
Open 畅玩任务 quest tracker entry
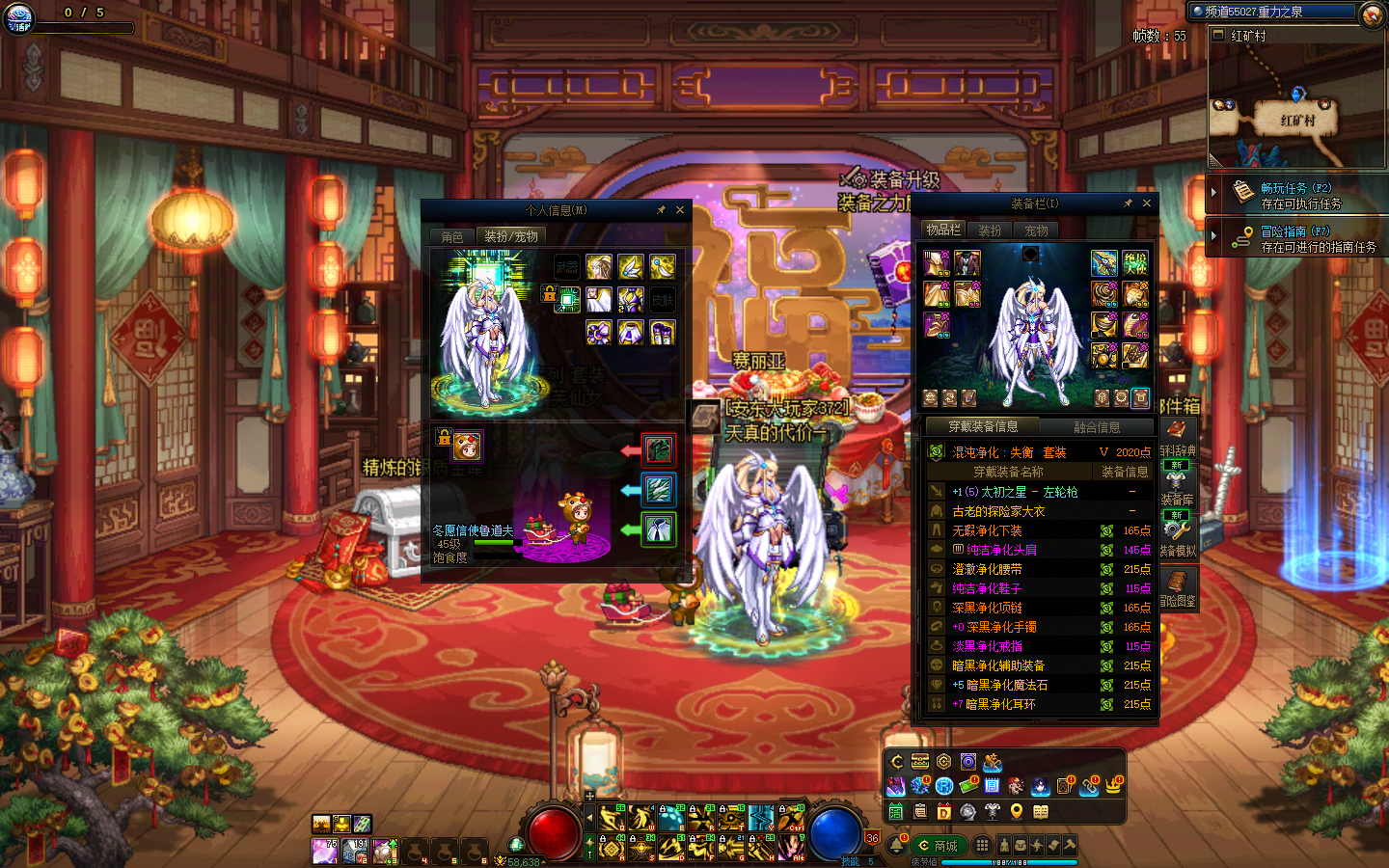pyautogui.click(x=1297, y=195)
